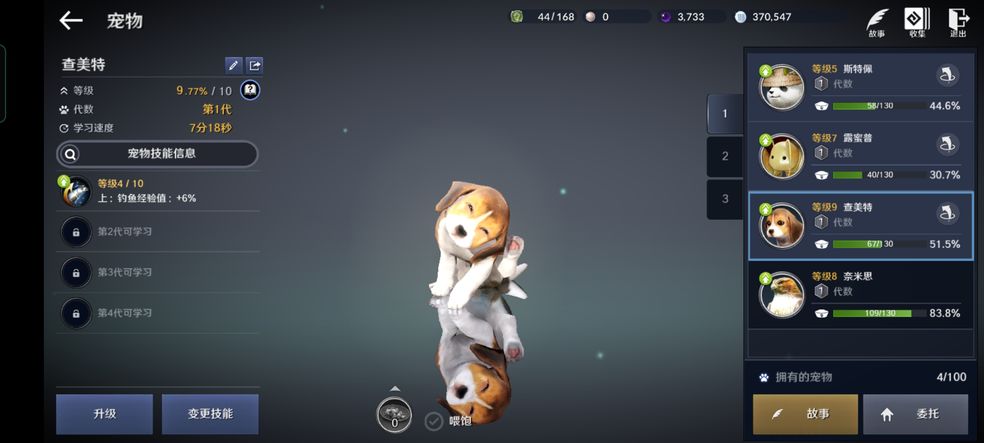Go back using the arrow button

tap(70, 20)
